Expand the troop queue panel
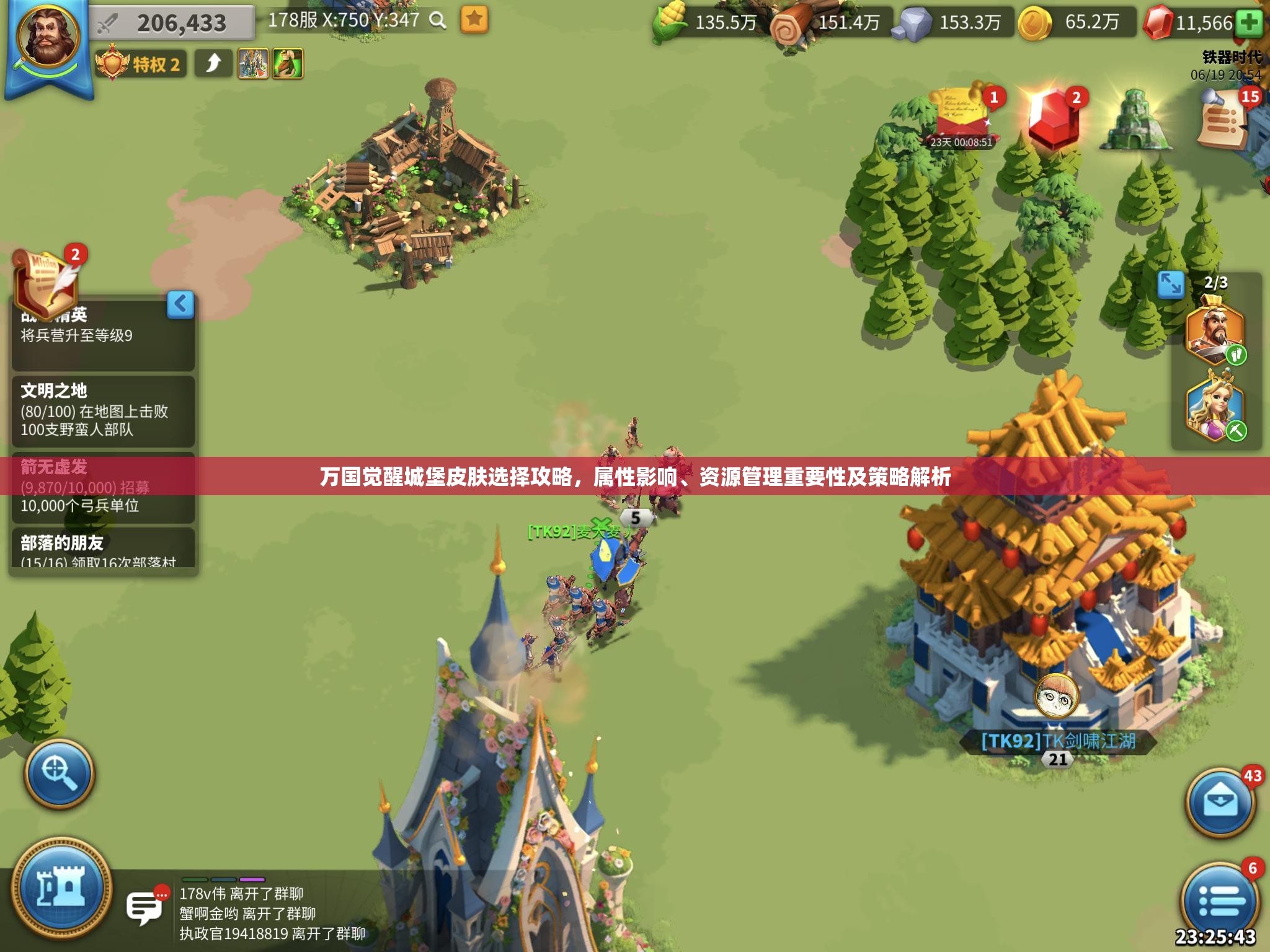Image resolution: width=1270 pixels, height=952 pixels. [x=1170, y=284]
